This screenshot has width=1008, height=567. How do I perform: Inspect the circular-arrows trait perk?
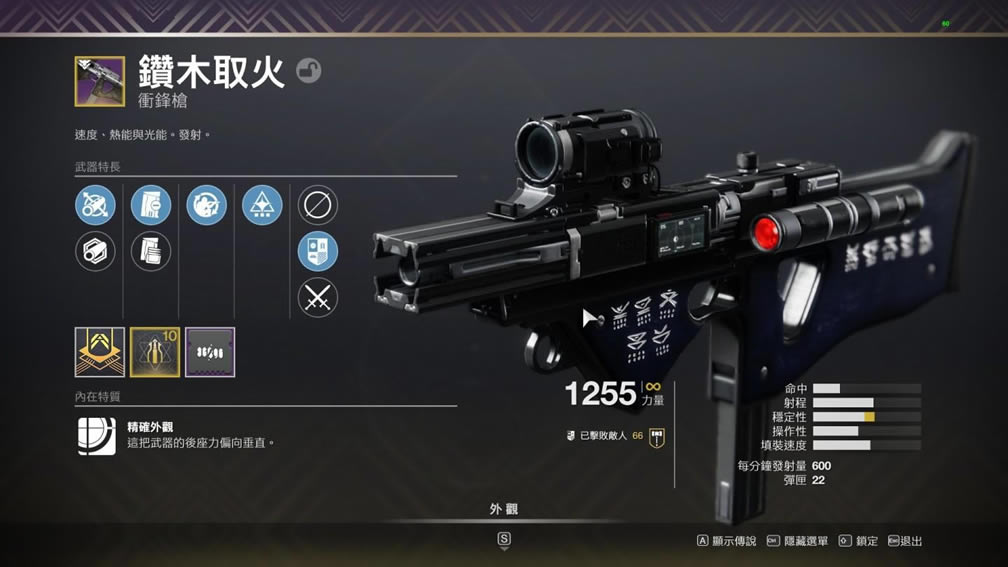[x=206, y=205]
